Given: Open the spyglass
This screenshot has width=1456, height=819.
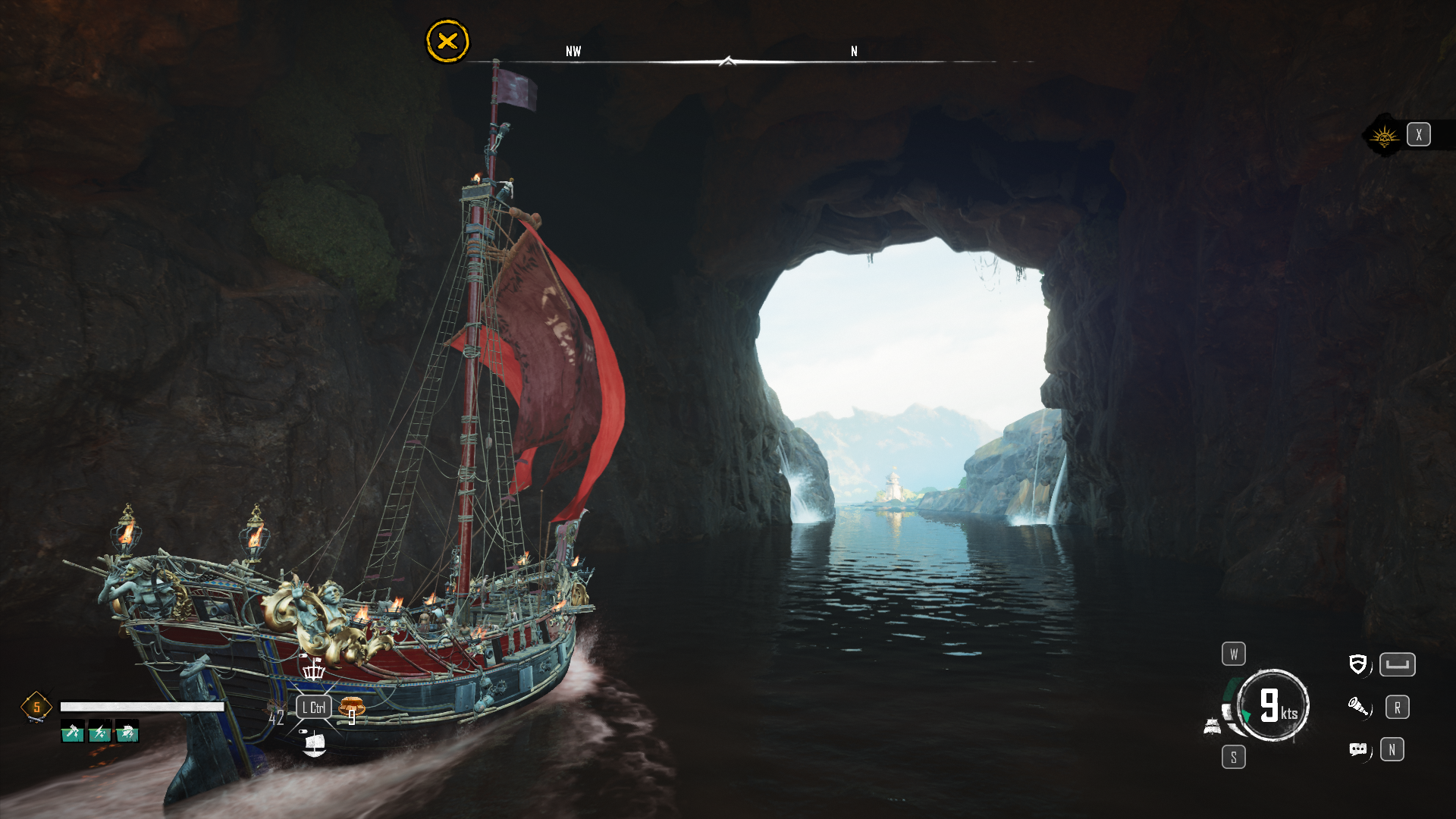Looking at the screenshot, I should point(1357,708).
